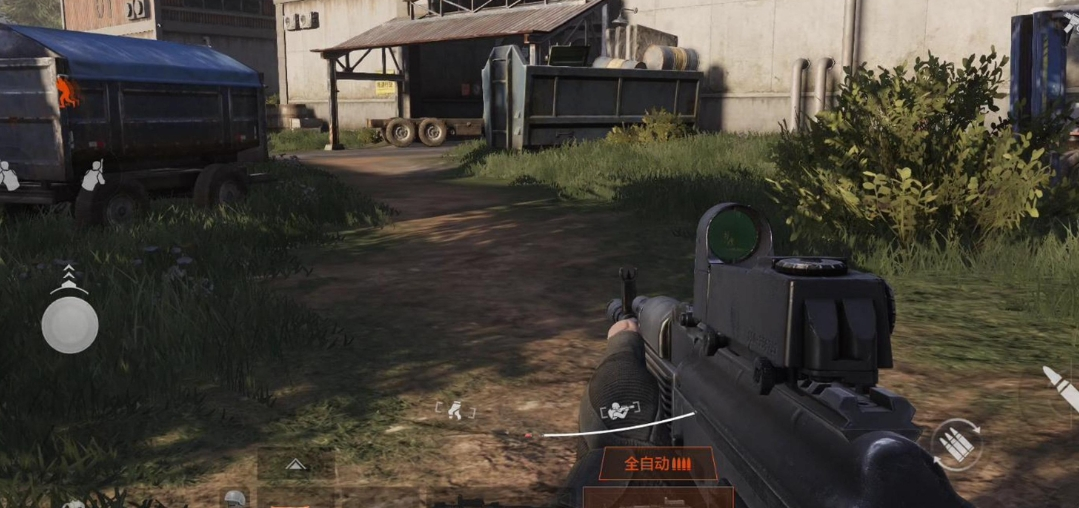Tap the bracketed crouch stance icon
The image size is (1079, 508).
point(455,409)
